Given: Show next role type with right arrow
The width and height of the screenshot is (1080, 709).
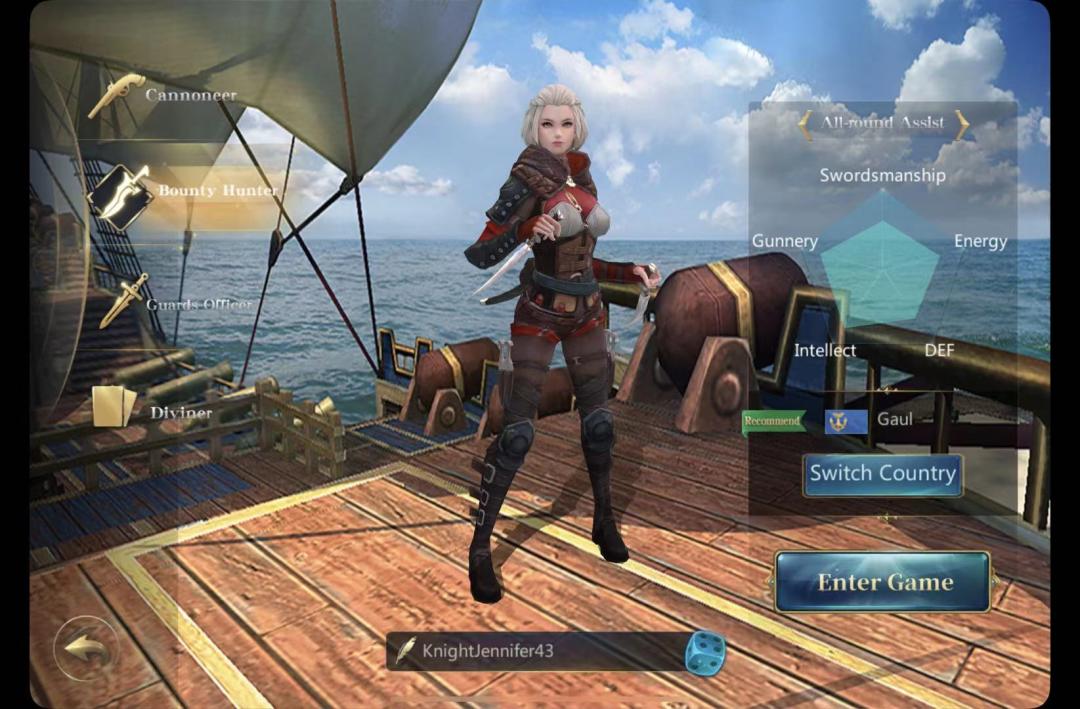Looking at the screenshot, I should (962, 124).
